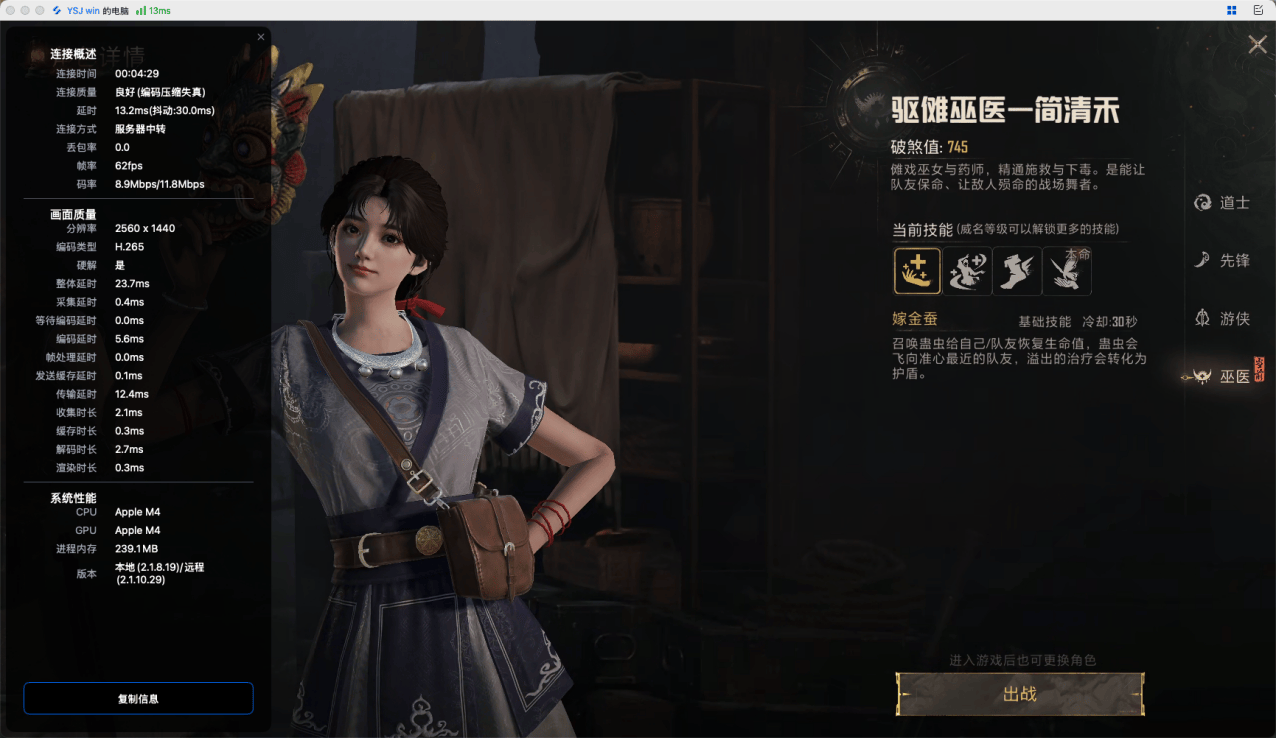Image resolution: width=1276 pixels, height=738 pixels.
Task: Close the character selection screen
Action: (1257, 44)
